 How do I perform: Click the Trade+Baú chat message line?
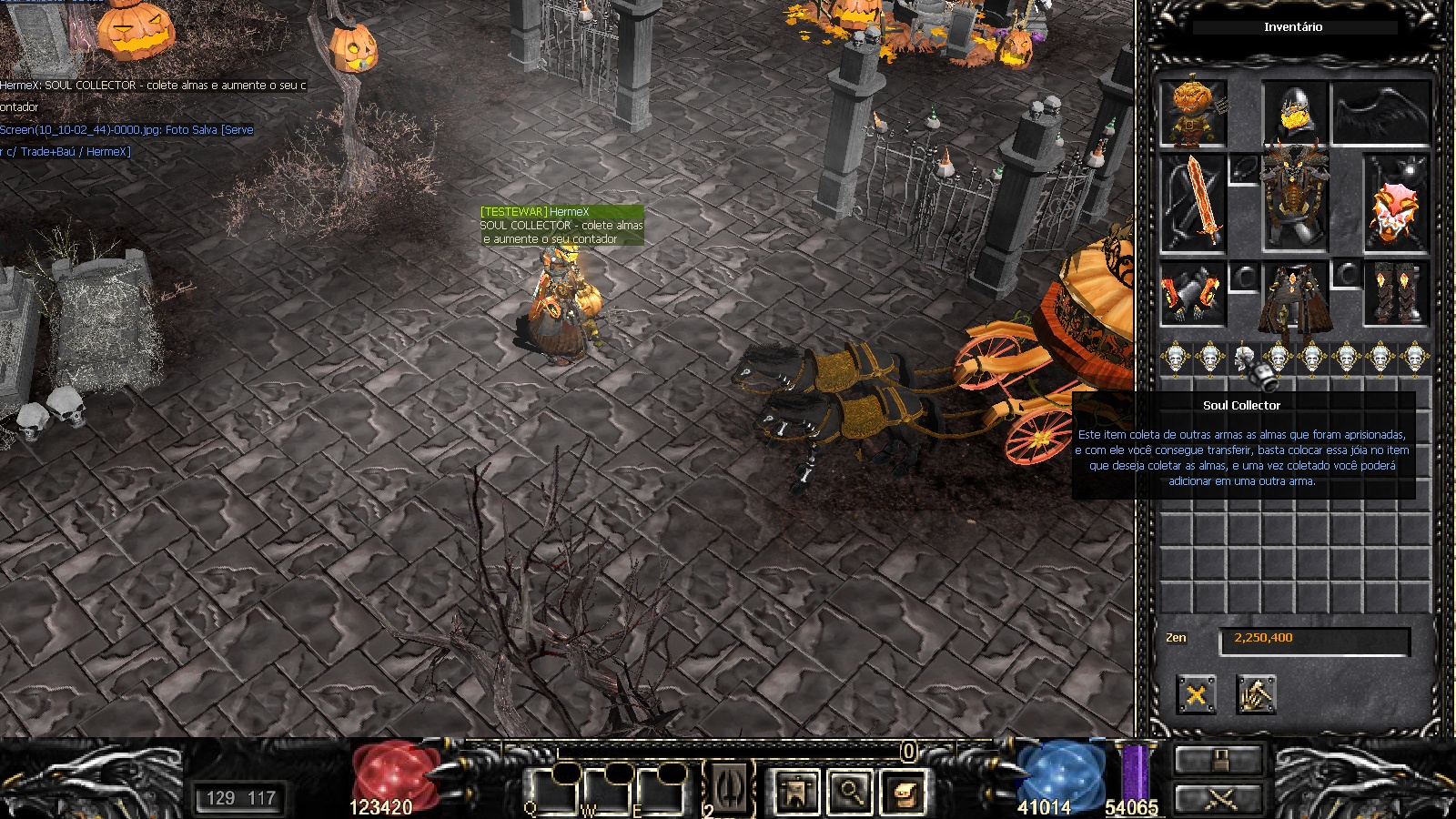click(x=66, y=152)
